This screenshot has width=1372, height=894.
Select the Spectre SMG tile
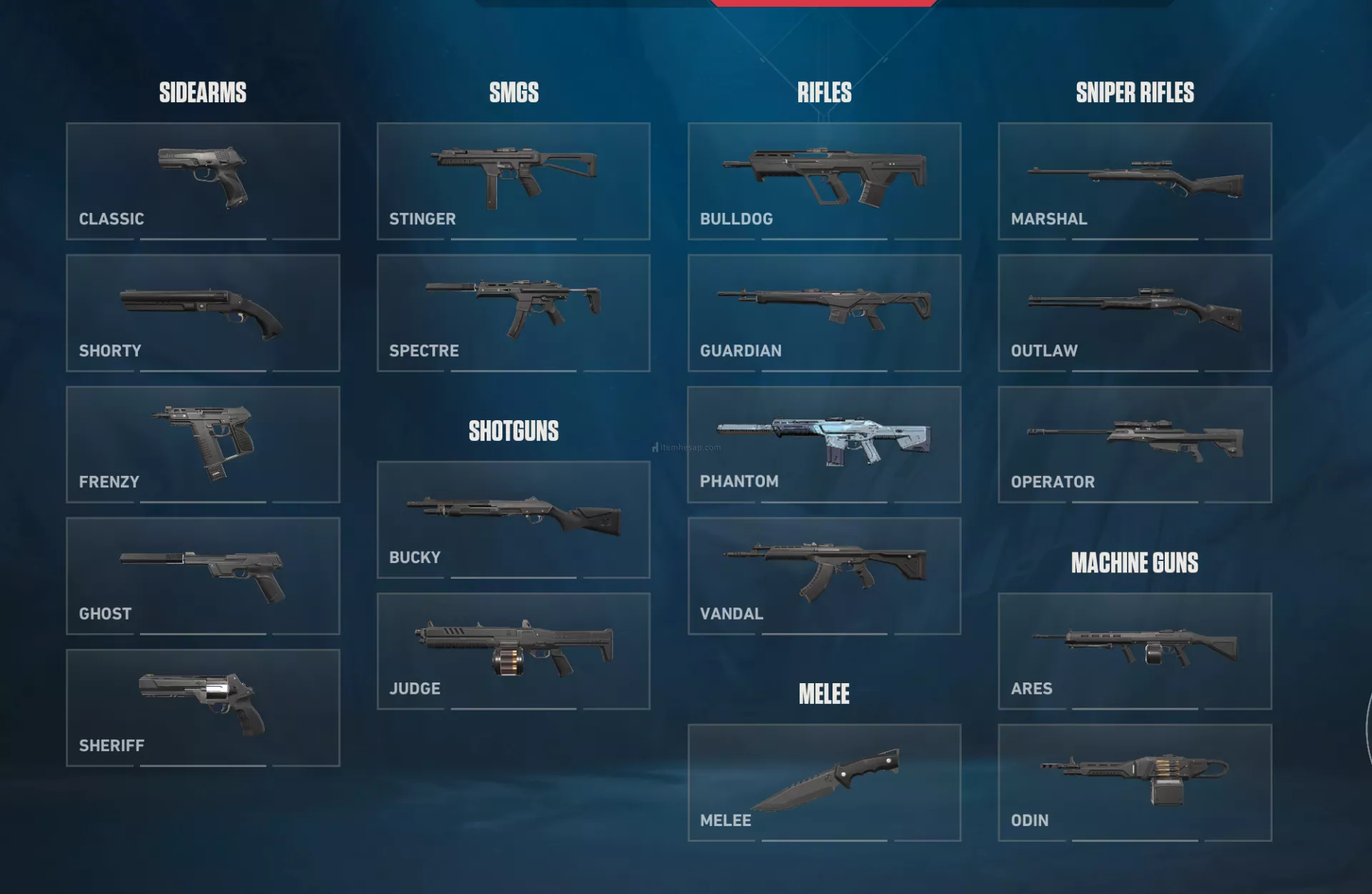[x=513, y=313]
